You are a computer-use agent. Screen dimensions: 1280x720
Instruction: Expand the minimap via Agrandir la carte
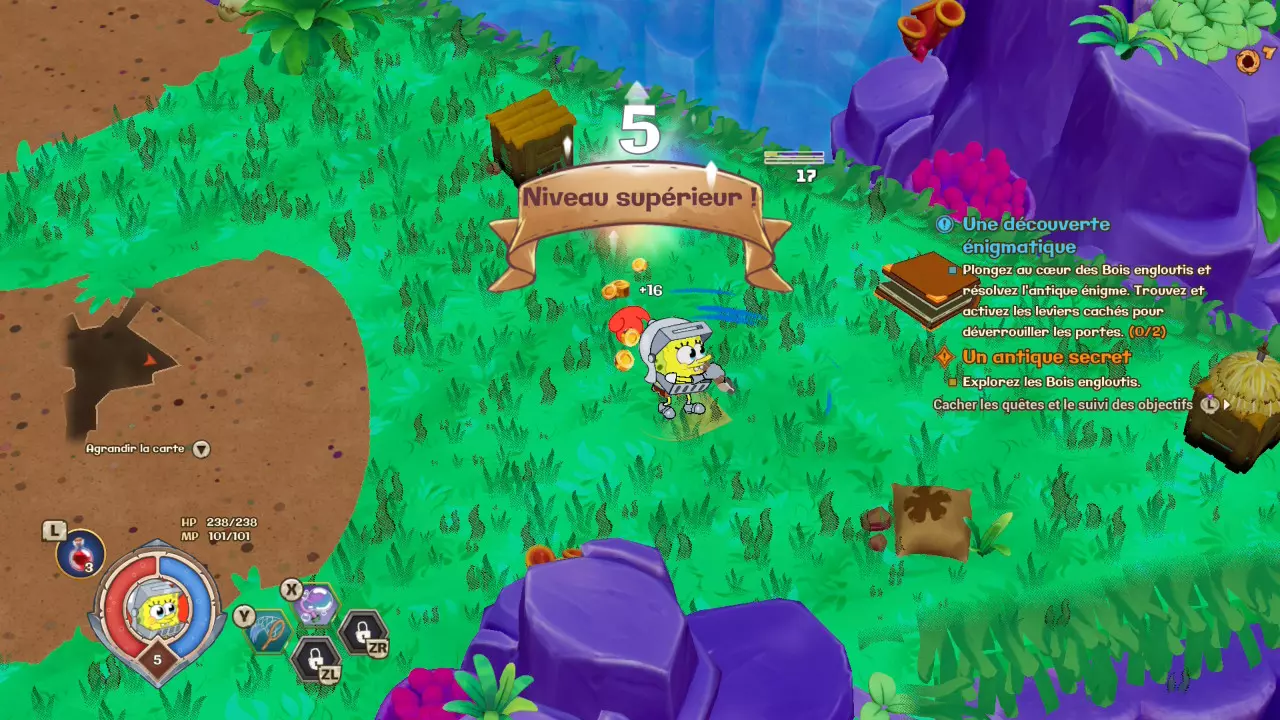point(147,449)
